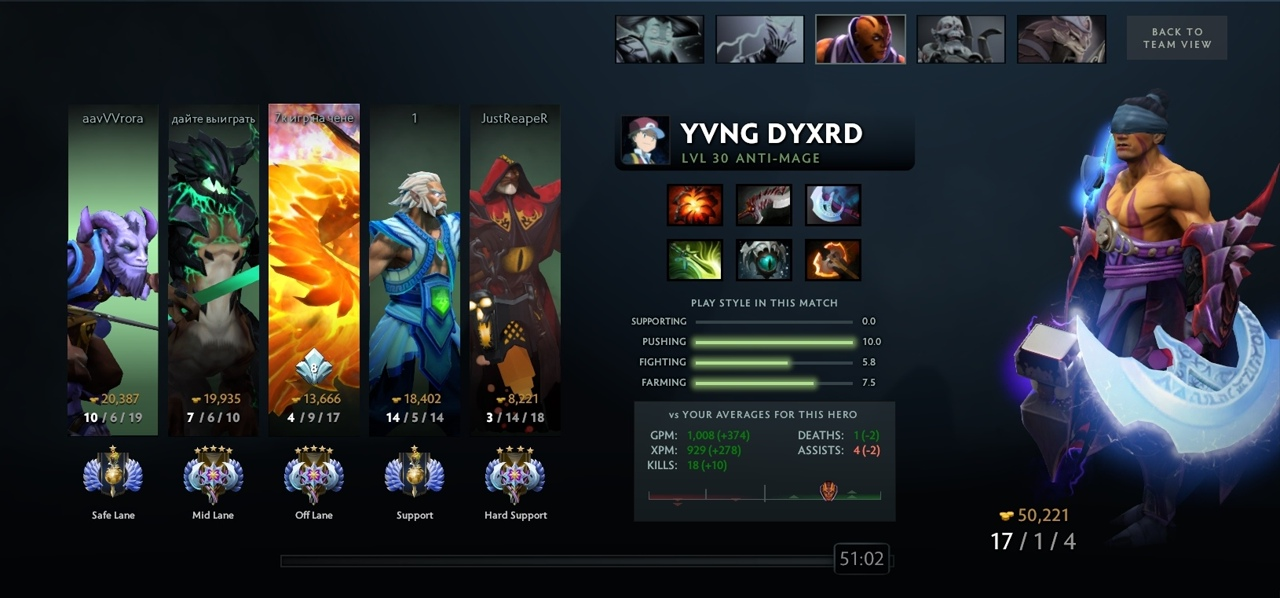Select the highlighted Anti-Mage portrait
This screenshot has width=1280, height=598.
tap(860, 39)
